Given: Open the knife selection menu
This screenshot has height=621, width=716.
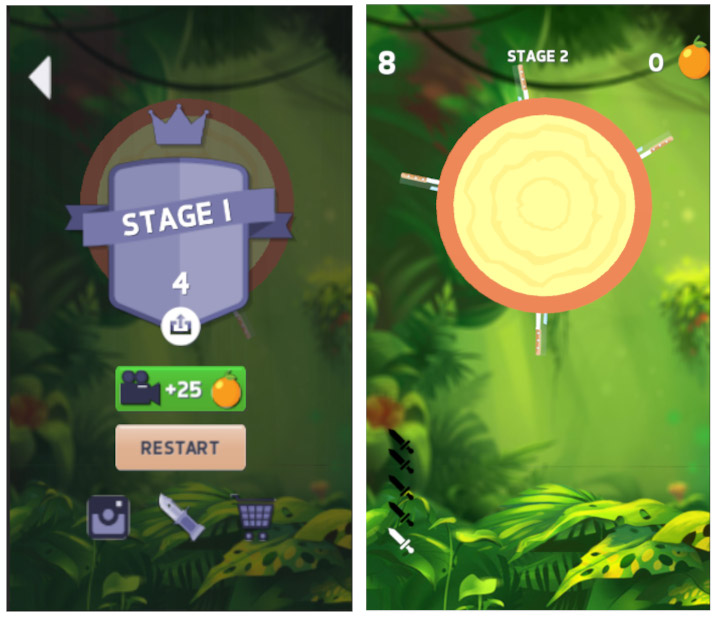Looking at the screenshot, I should click(x=180, y=517).
